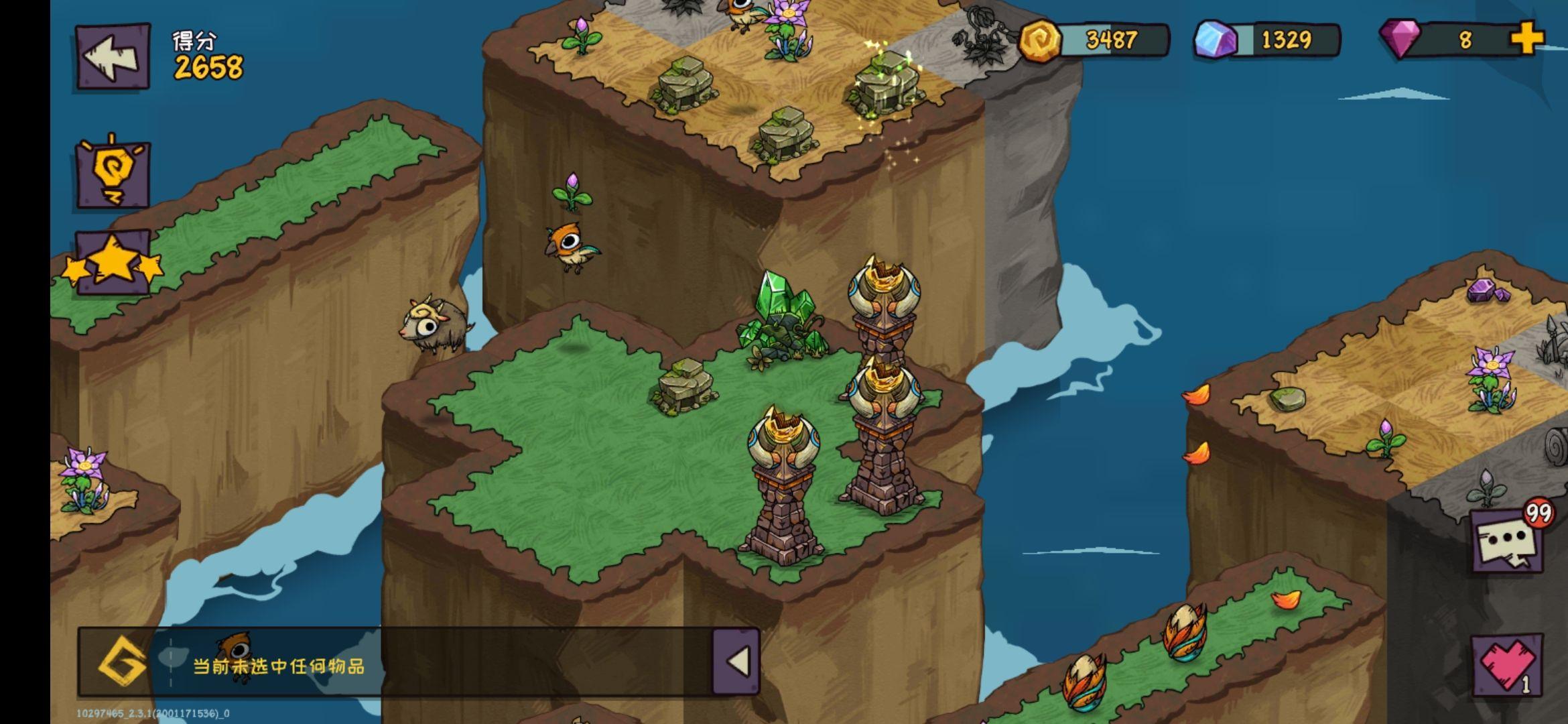This screenshot has height=724, width=1568.
Task: Open the chat speech bubble
Action: [1506, 541]
